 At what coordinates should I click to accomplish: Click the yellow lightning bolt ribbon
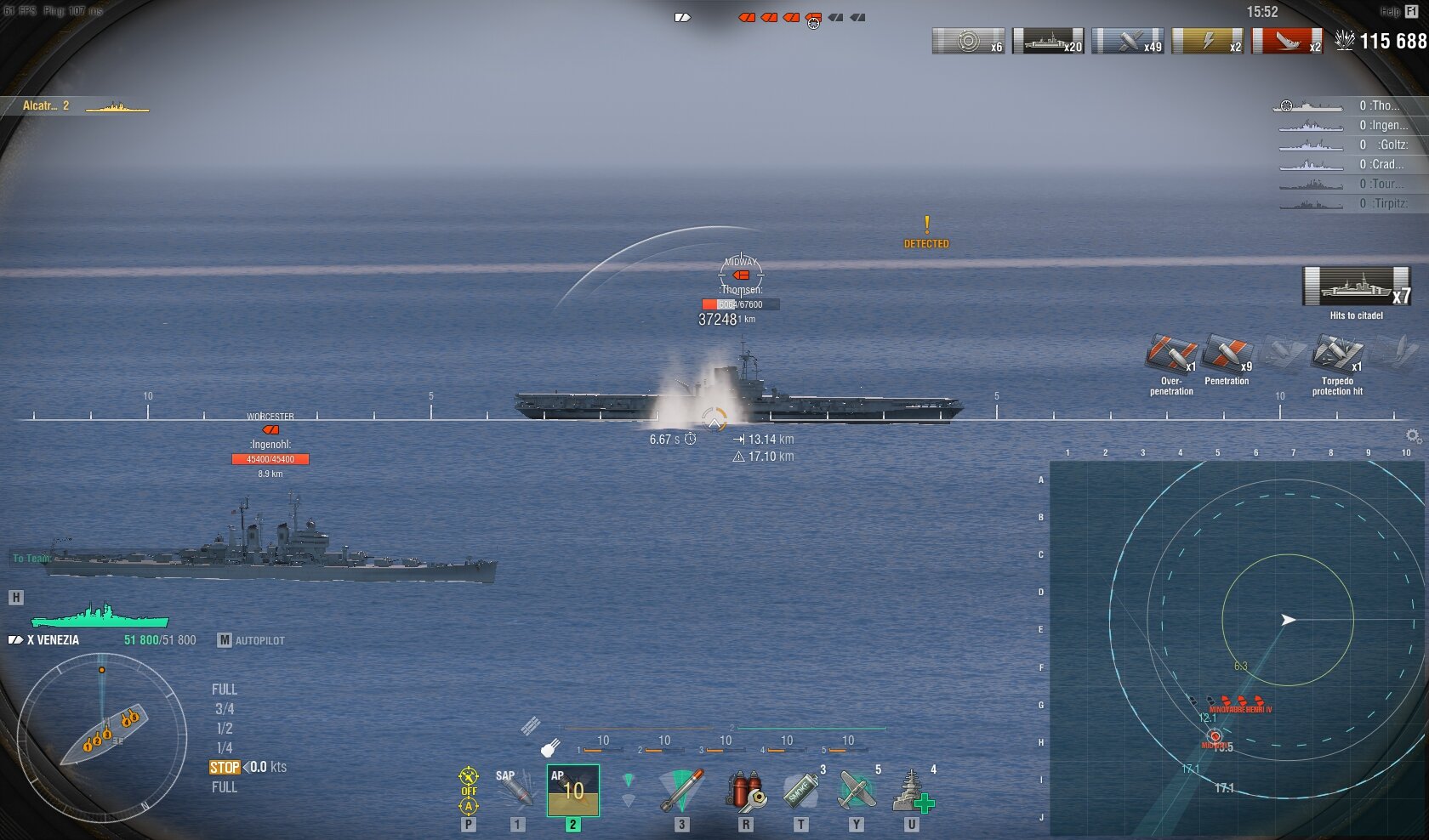pyautogui.click(x=1207, y=41)
